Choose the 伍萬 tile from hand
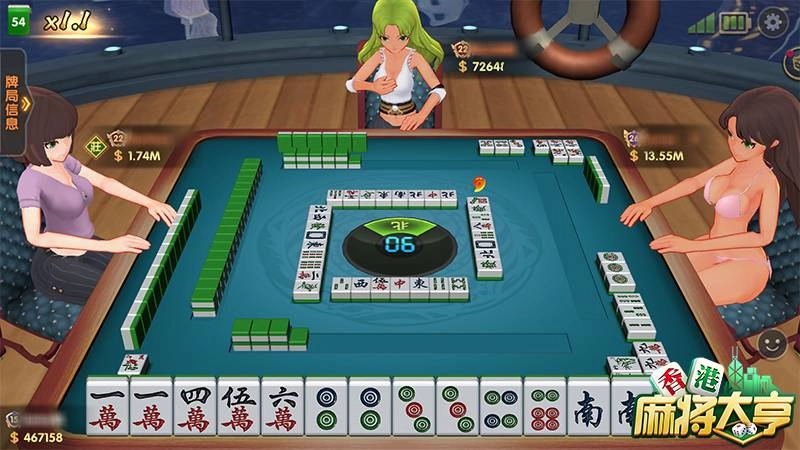This screenshot has height=450, width=800. tap(238, 412)
